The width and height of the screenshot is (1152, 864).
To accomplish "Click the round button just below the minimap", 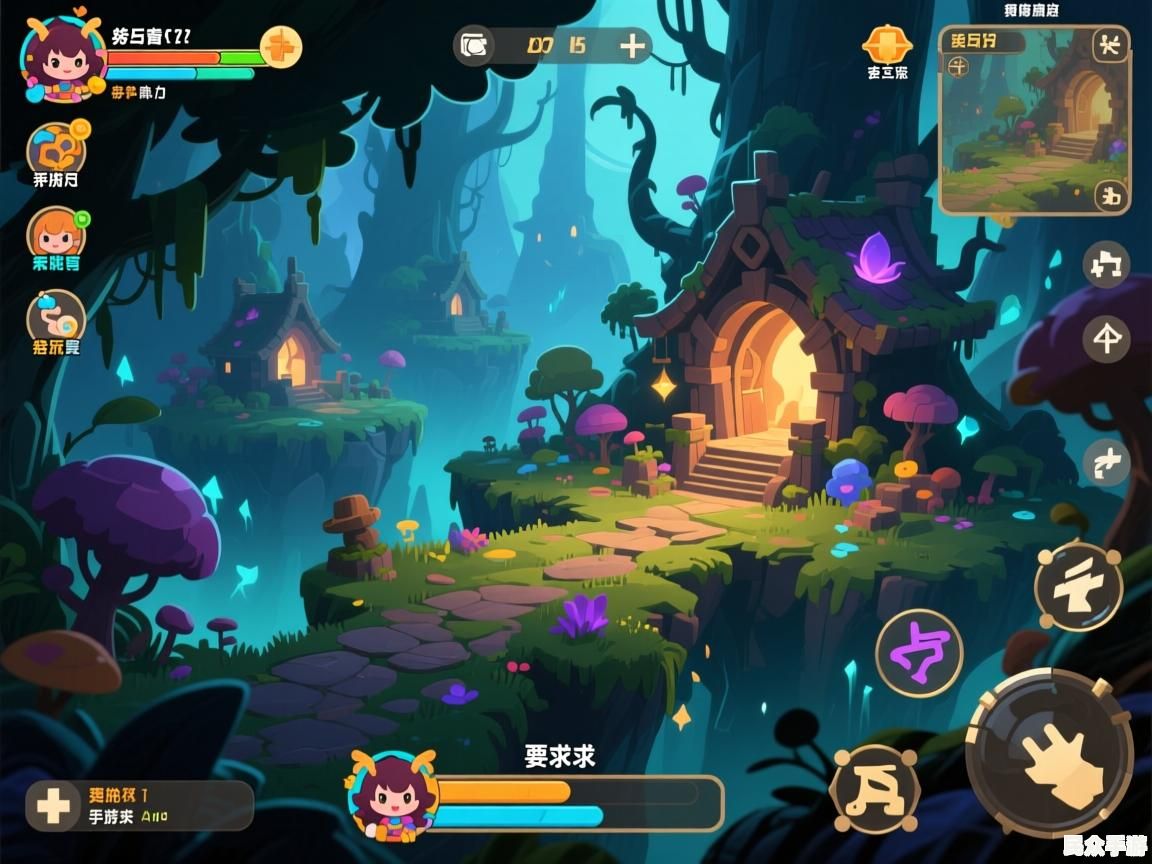I will 1106,265.
